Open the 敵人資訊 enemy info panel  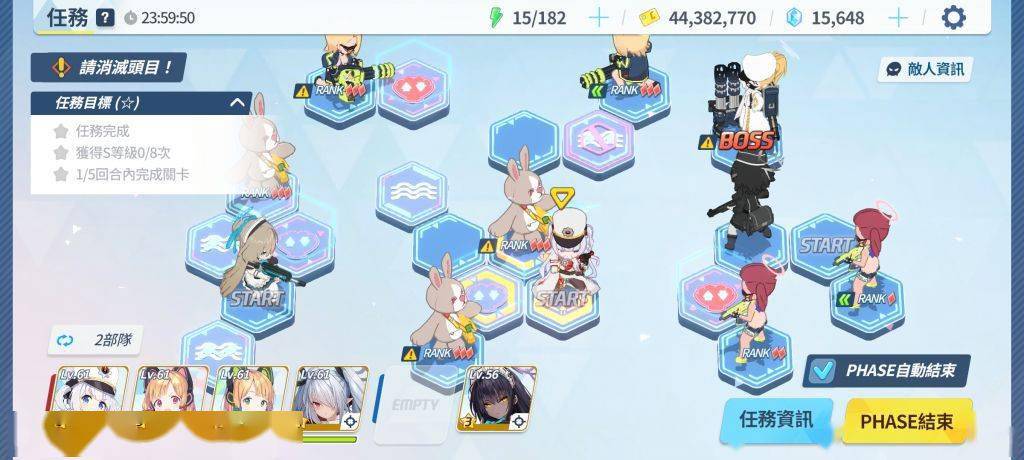click(x=925, y=69)
